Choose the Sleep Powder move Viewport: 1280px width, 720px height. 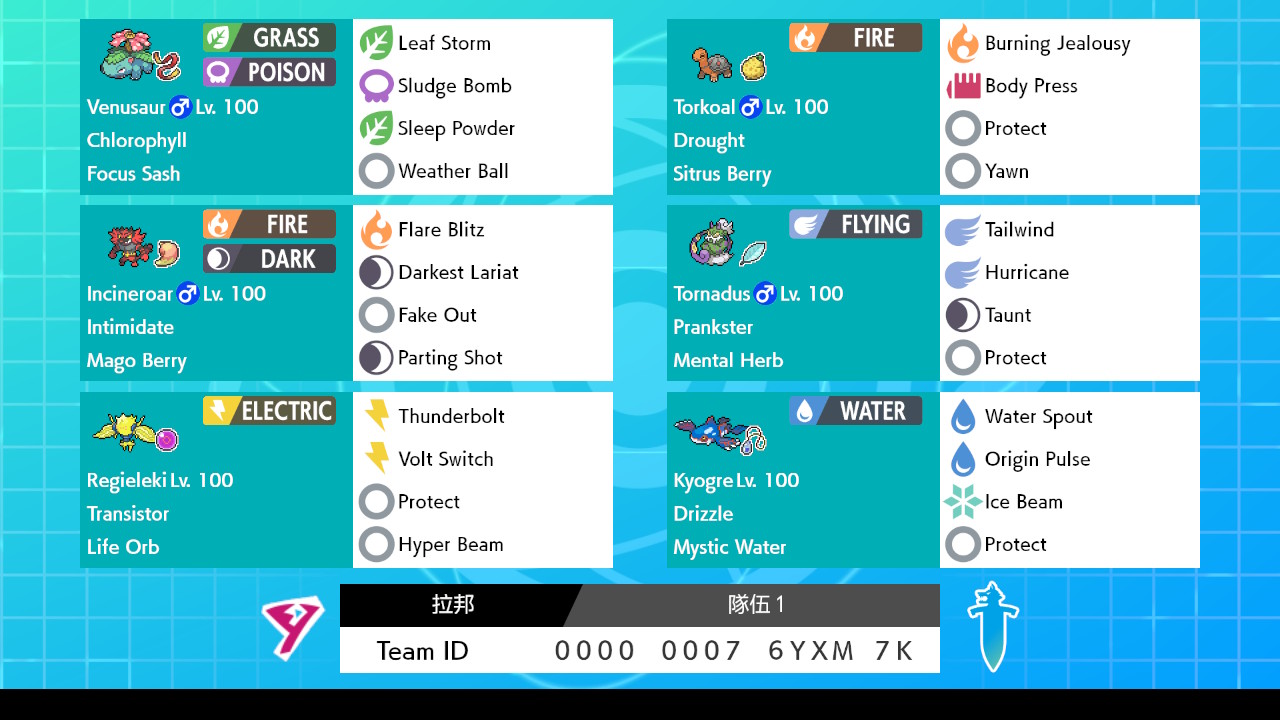[455, 129]
